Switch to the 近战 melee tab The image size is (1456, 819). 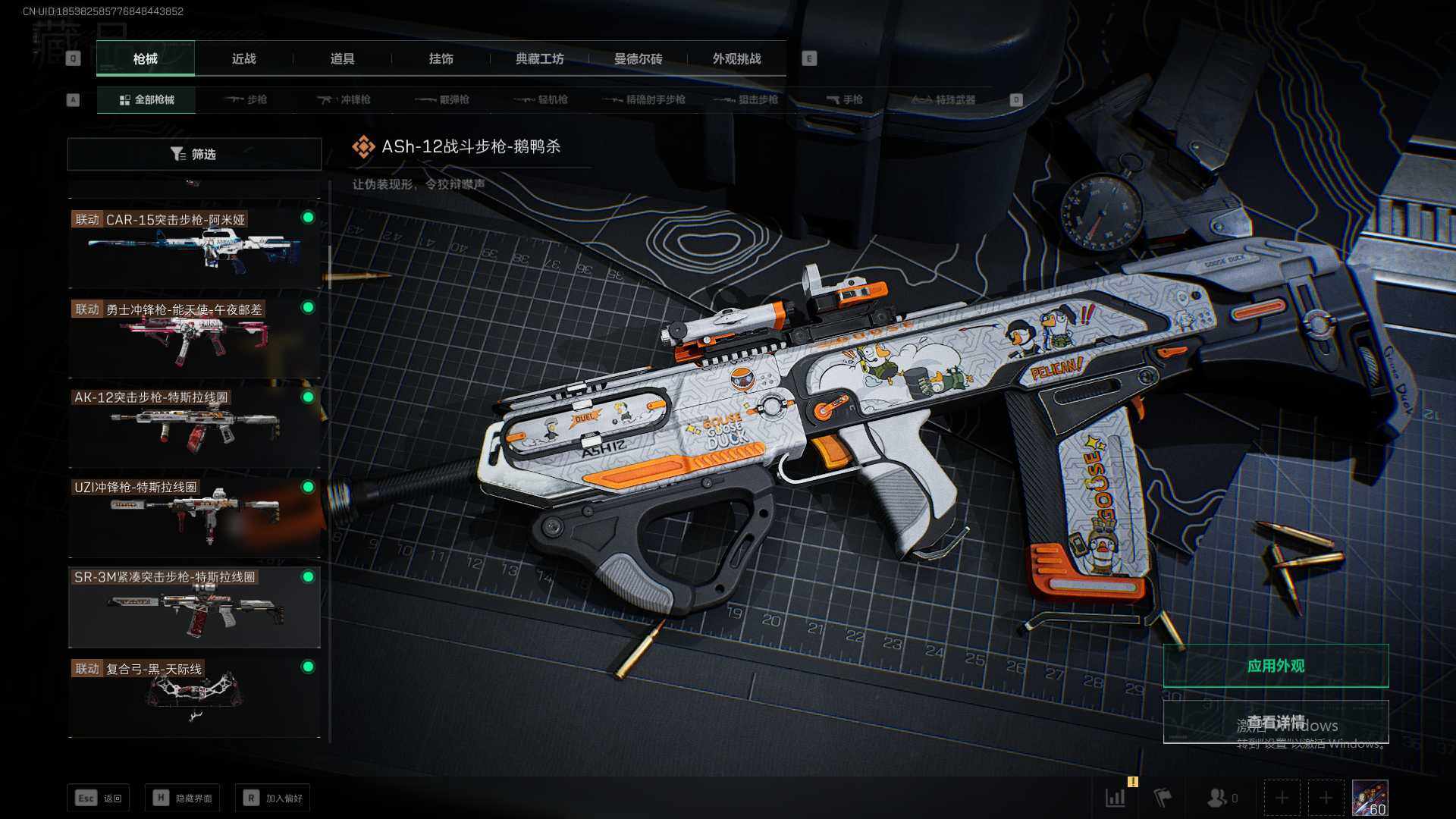point(243,58)
